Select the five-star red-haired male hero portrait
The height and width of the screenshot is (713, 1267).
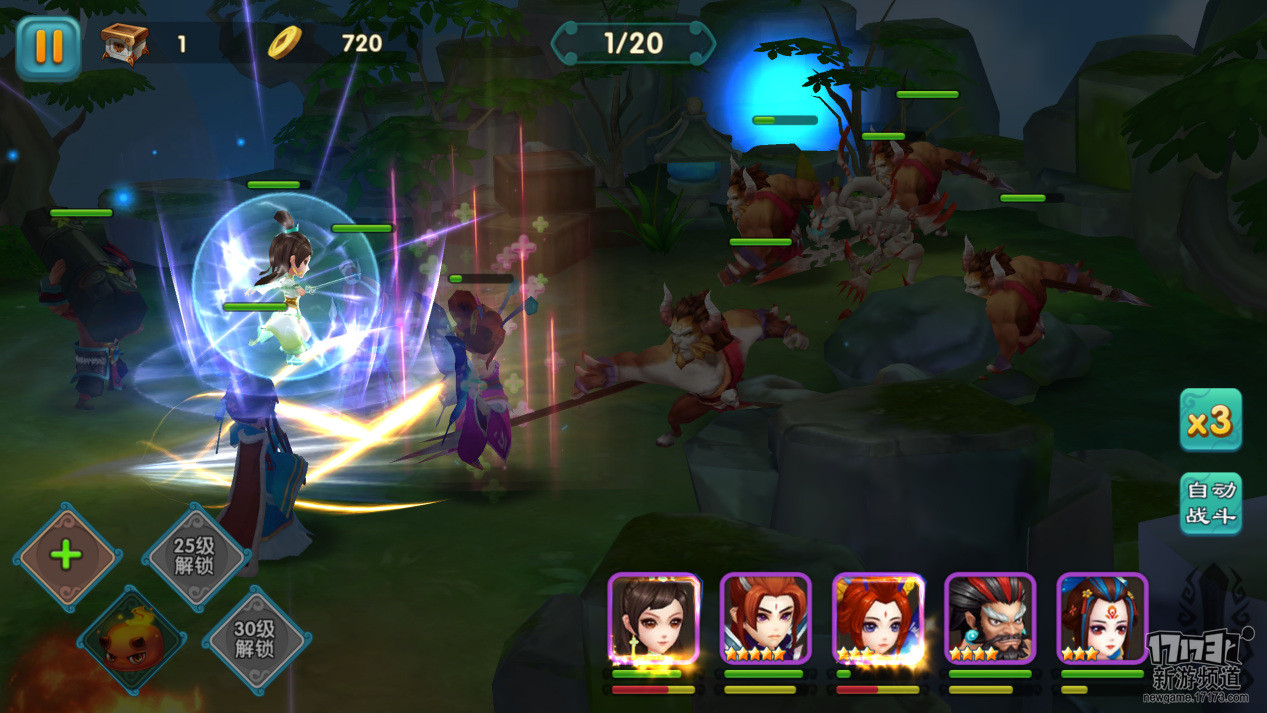[x=765, y=617]
